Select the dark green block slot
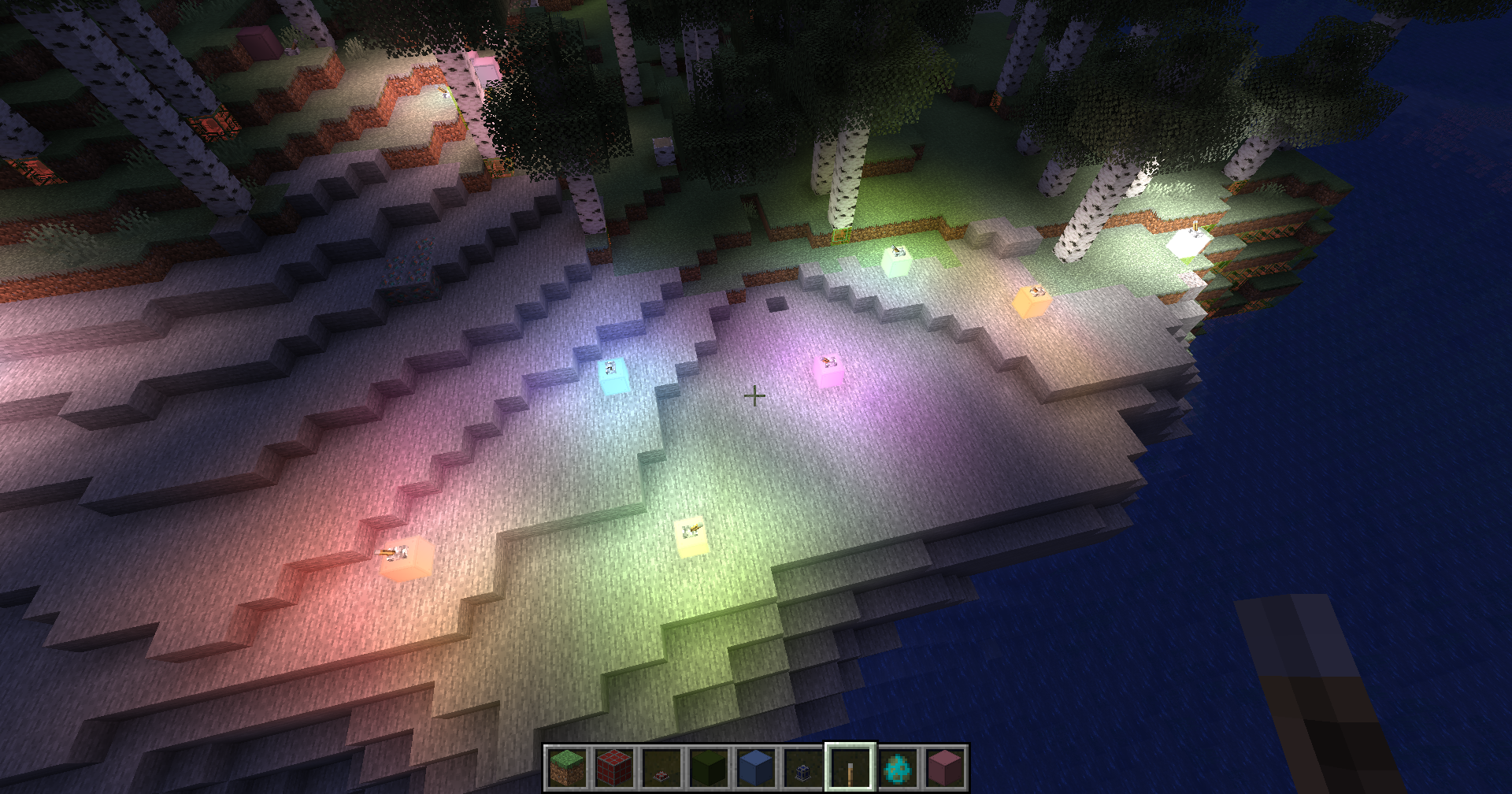 point(709,767)
